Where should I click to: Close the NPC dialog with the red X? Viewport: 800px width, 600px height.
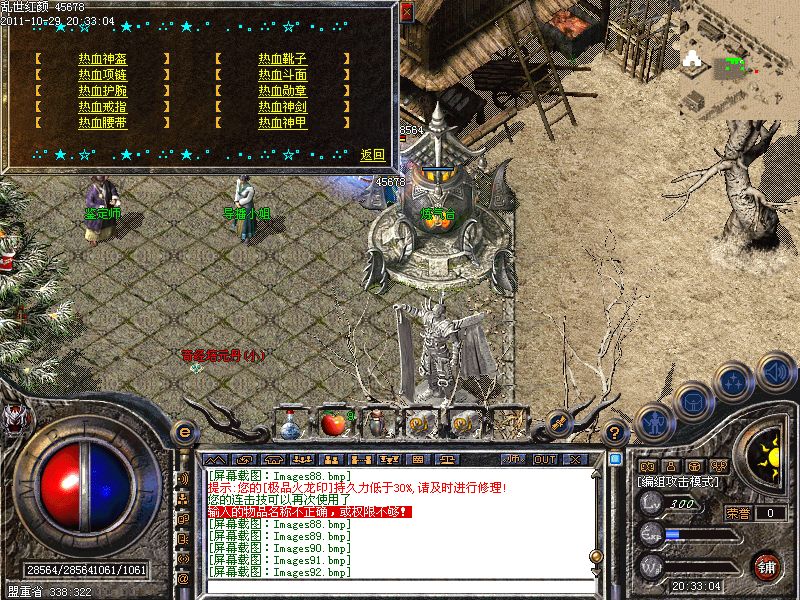pos(406,12)
